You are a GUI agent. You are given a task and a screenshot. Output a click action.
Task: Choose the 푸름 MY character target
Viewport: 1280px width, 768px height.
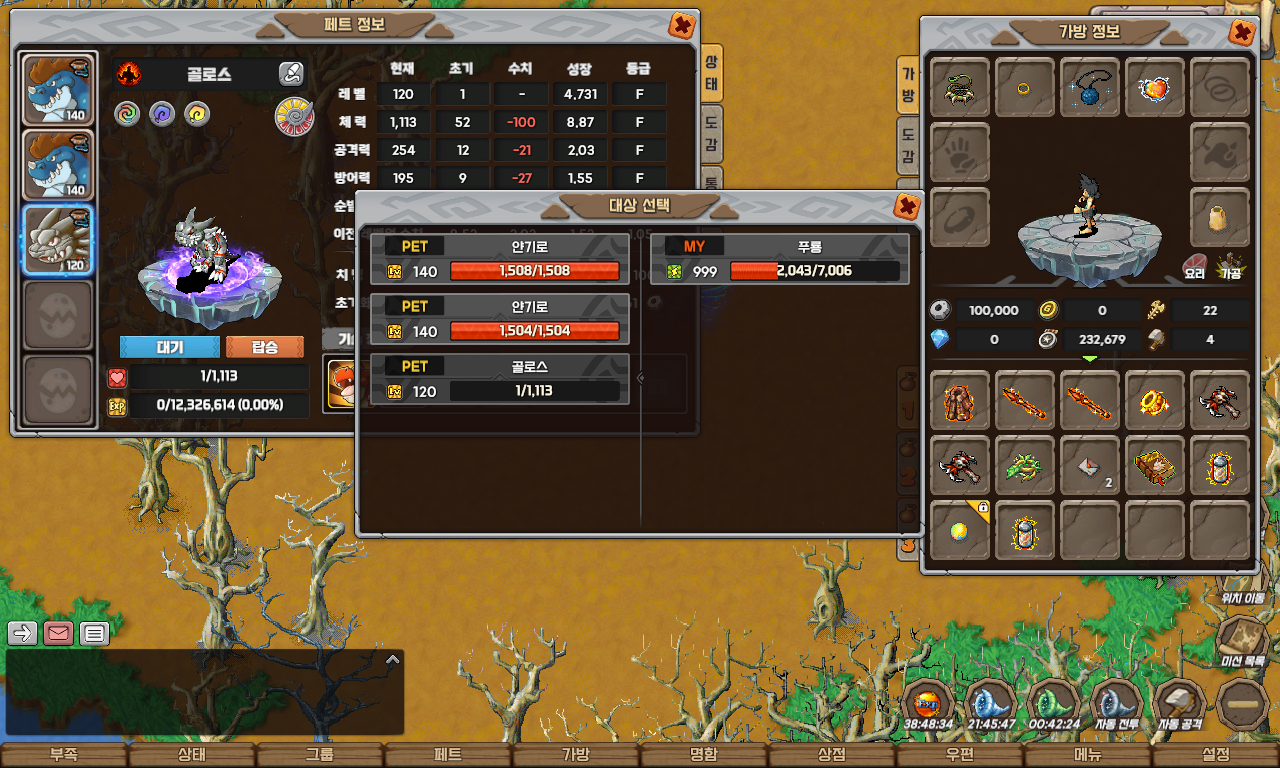tap(780, 259)
